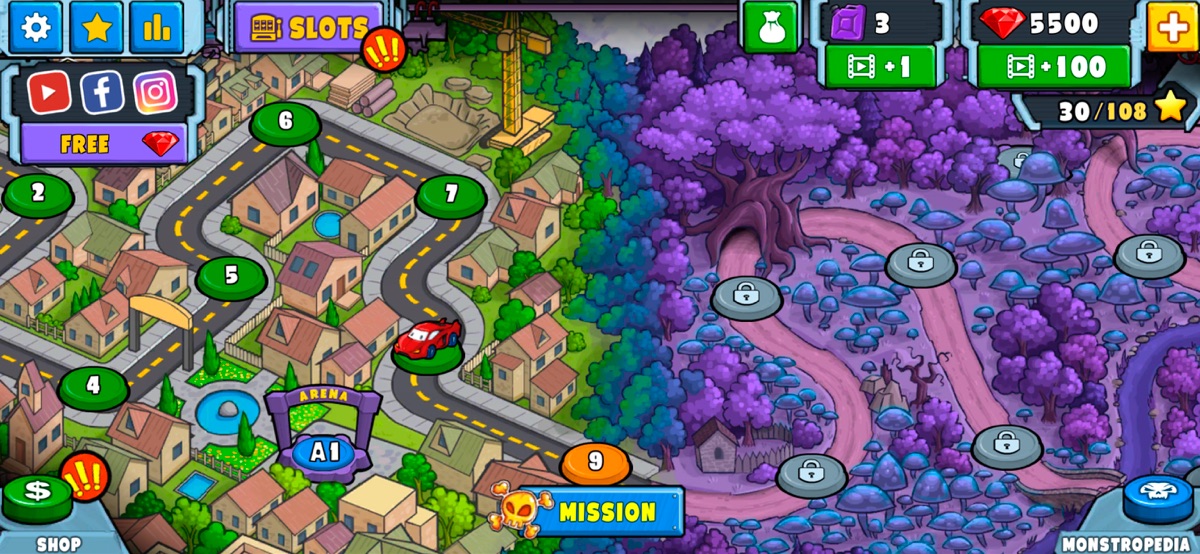Open the star achievements button
This screenshot has height=554, width=1200.
tap(96, 27)
